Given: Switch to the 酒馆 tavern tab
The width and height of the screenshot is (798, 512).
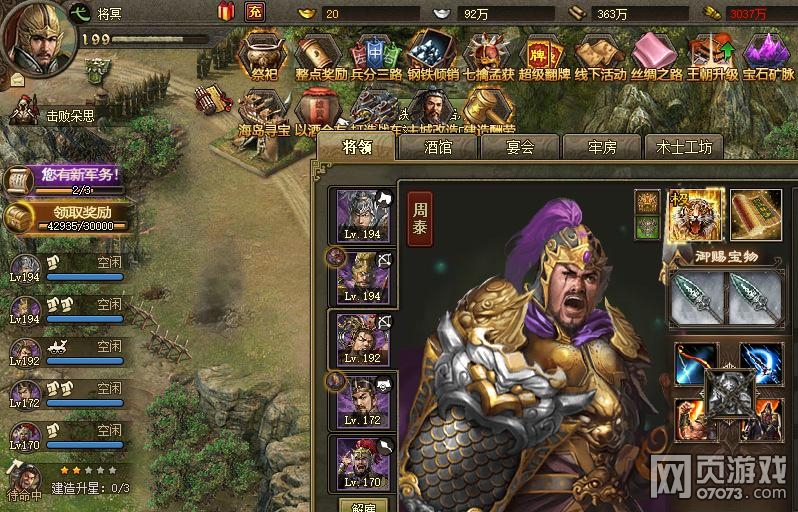Looking at the screenshot, I should 437,147.
